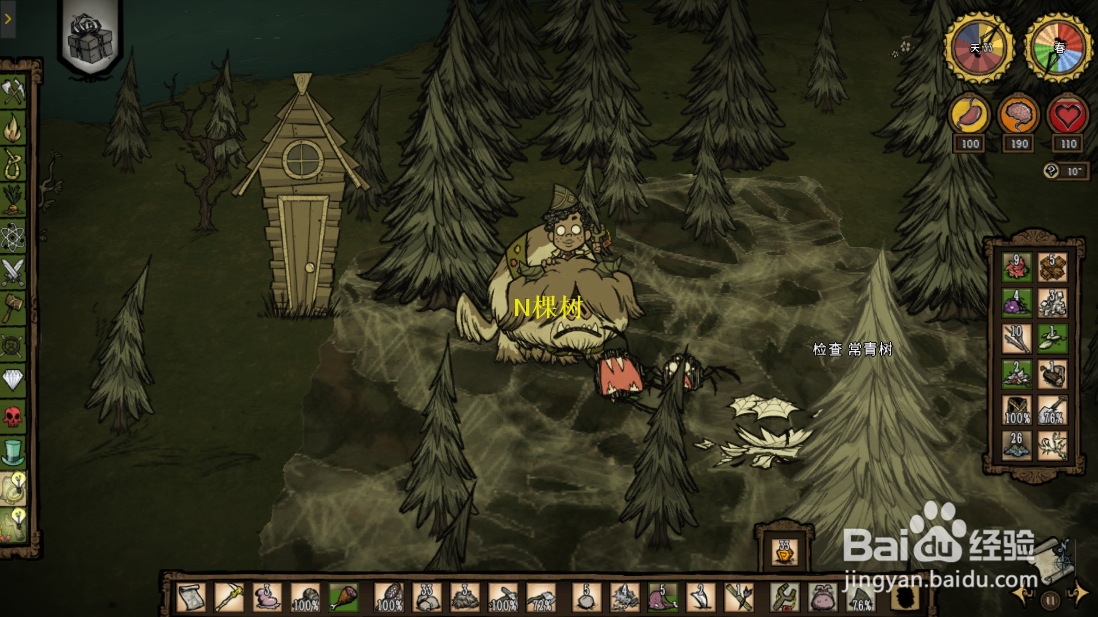Select the Survival rope-trap crafting tab
The height and width of the screenshot is (617, 1098).
[x=13, y=163]
